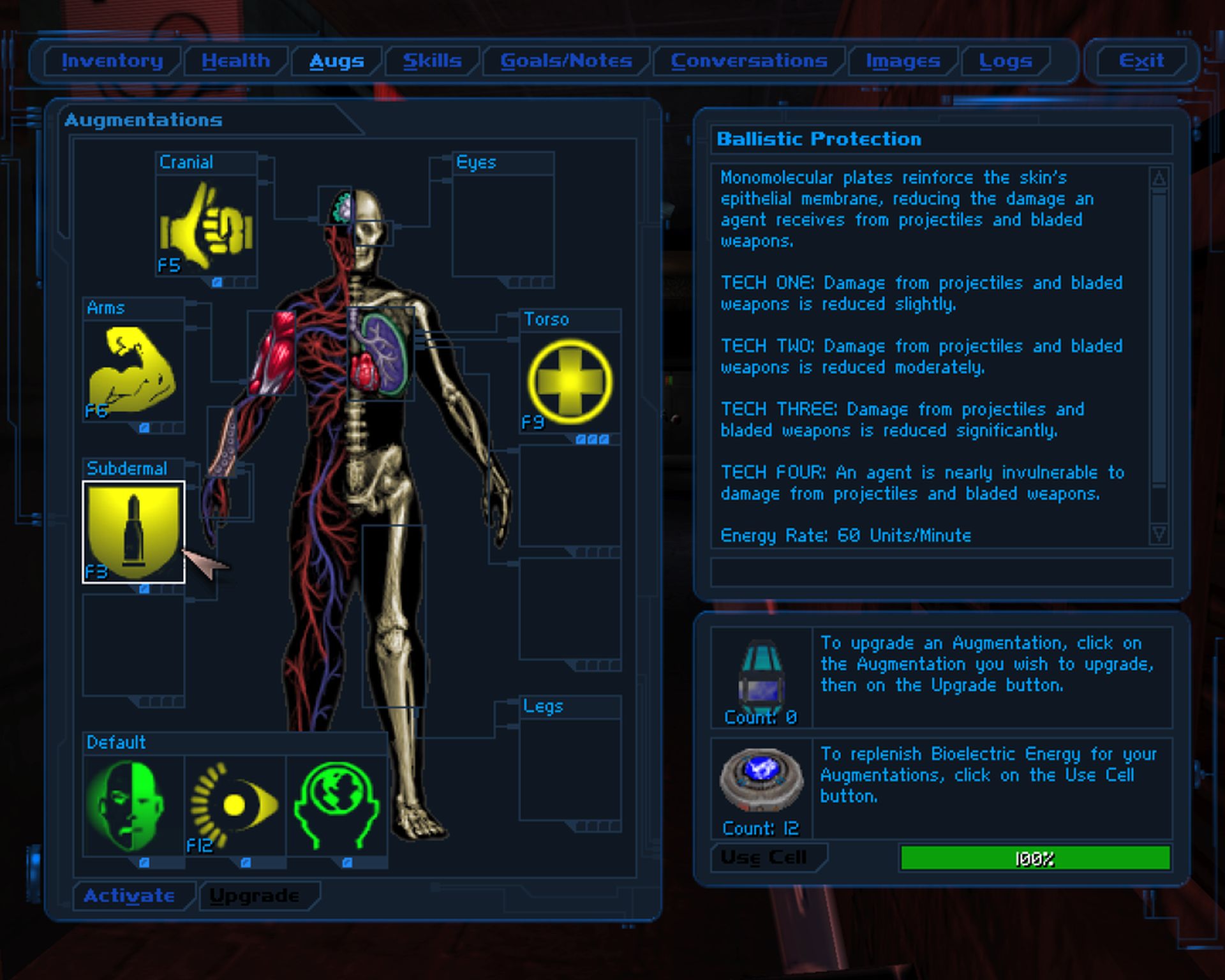The image size is (1225, 980).
Task: Go to the Skills tab
Action: click(x=432, y=61)
